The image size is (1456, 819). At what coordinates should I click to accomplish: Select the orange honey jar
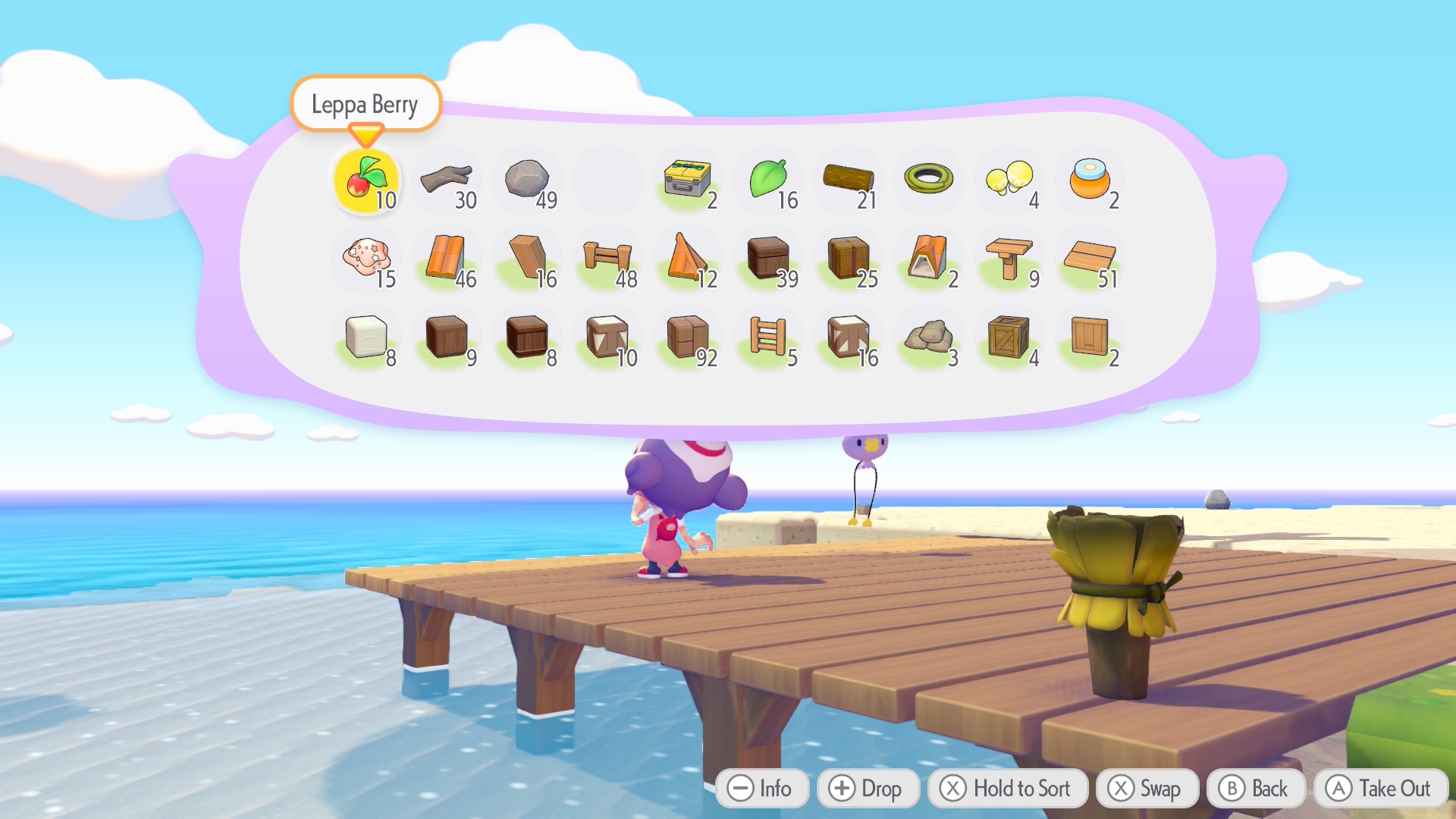click(x=1090, y=180)
